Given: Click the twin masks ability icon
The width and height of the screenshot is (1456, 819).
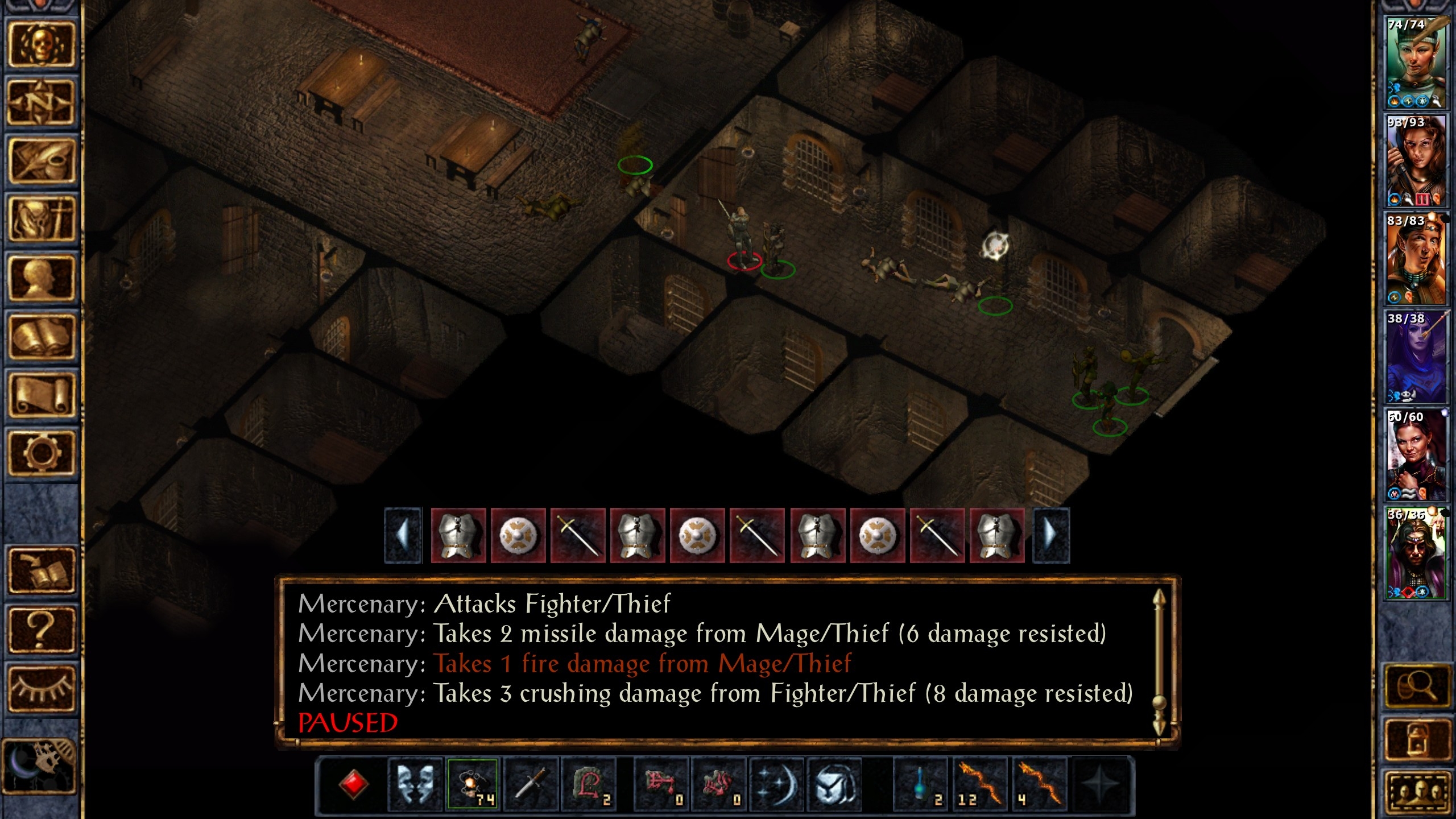Looking at the screenshot, I should 415,784.
